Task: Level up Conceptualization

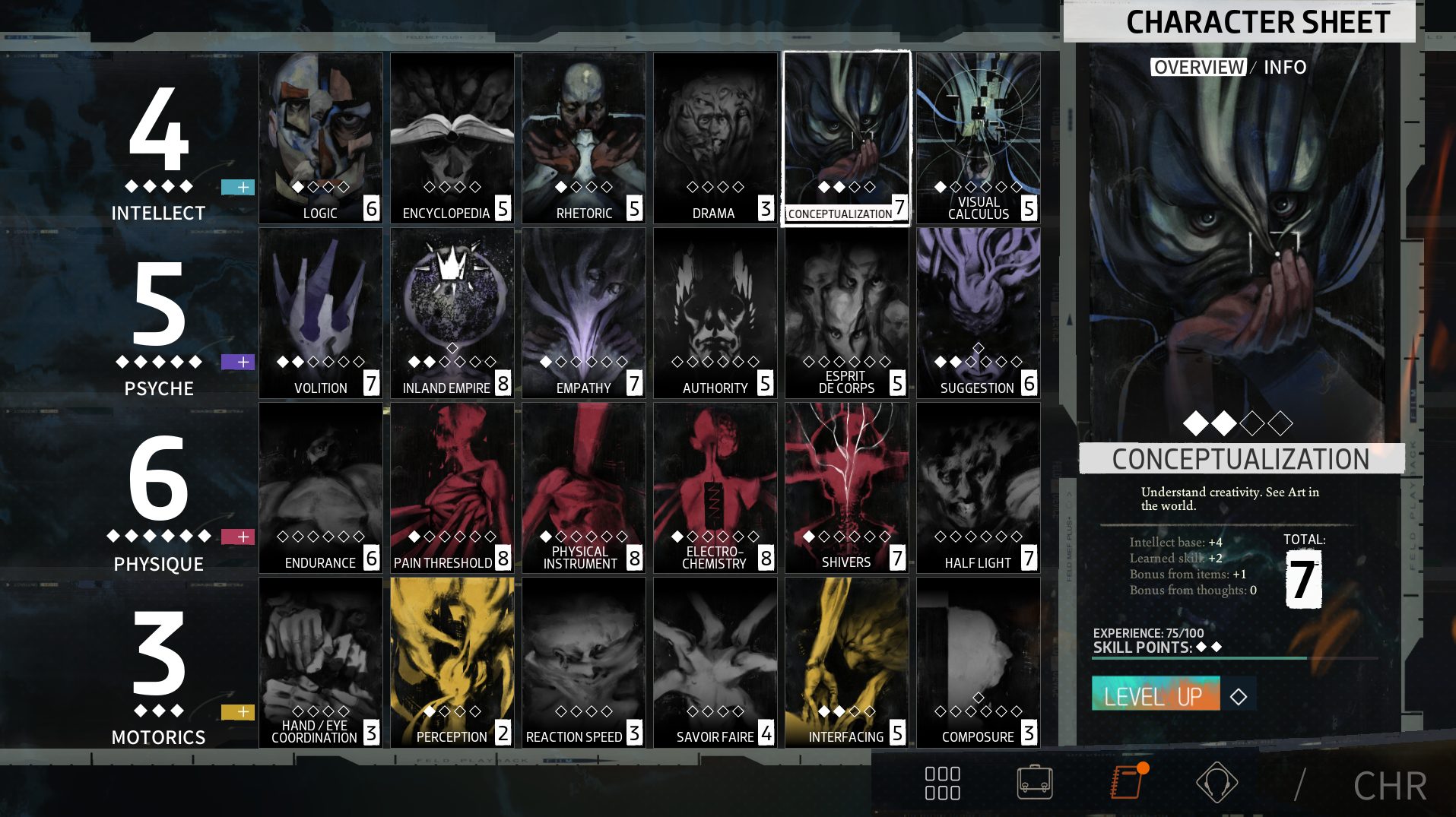Action: [1156, 694]
